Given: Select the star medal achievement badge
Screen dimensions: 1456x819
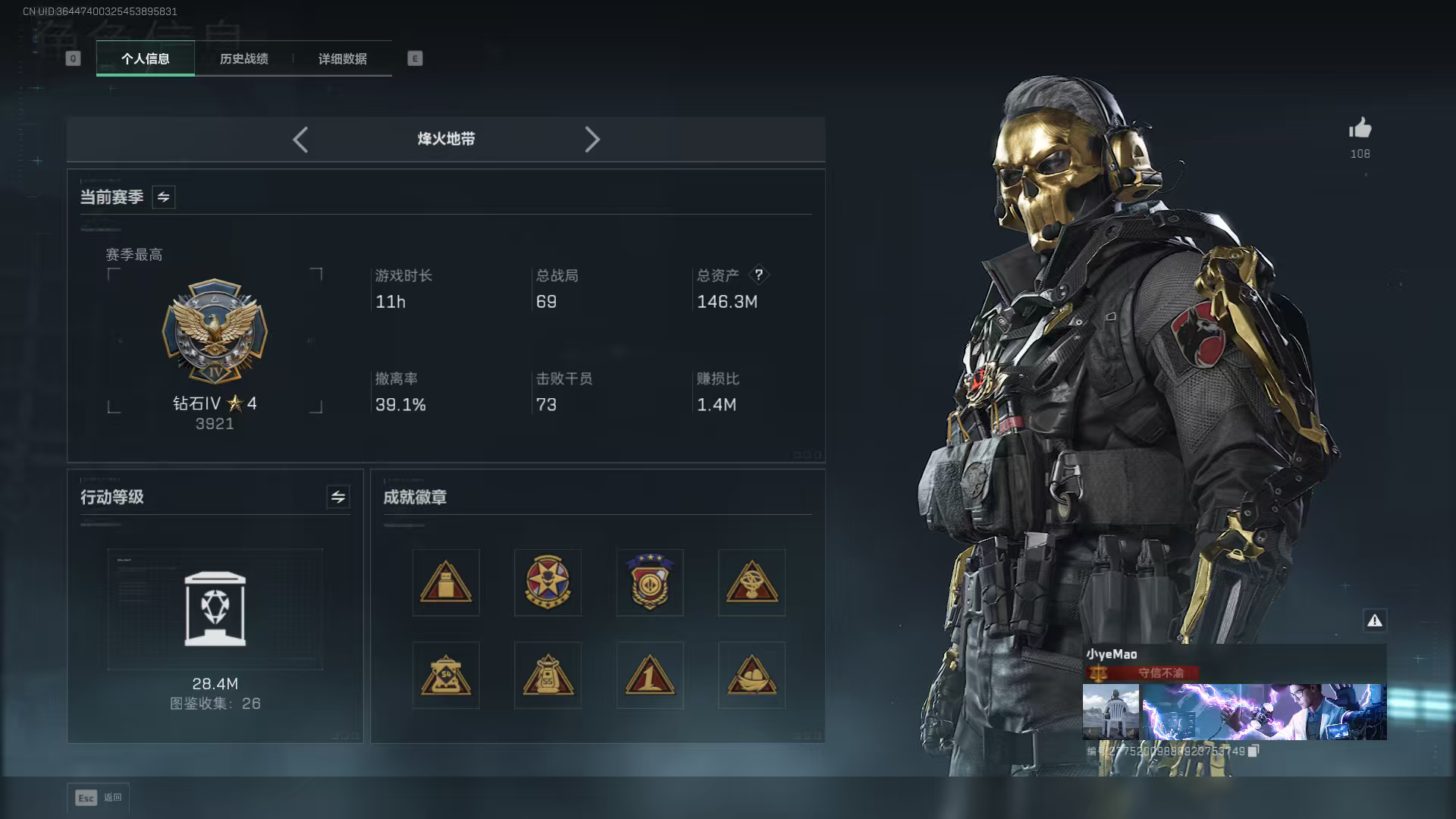Looking at the screenshot, I should coord(548,582).
